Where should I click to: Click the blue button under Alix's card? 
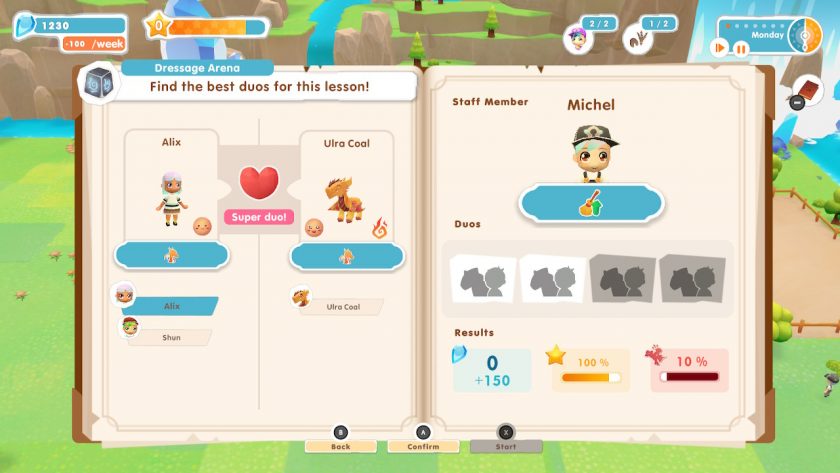[x=172, y=256]
